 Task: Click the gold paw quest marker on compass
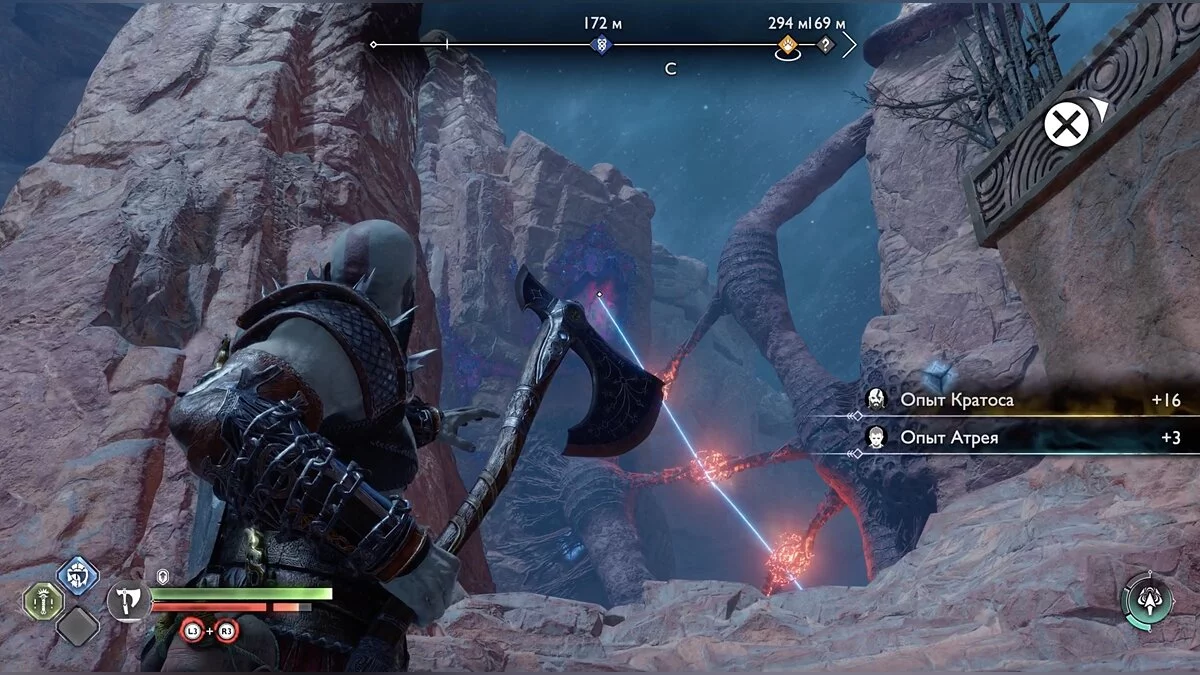click(x=788, y=45)
